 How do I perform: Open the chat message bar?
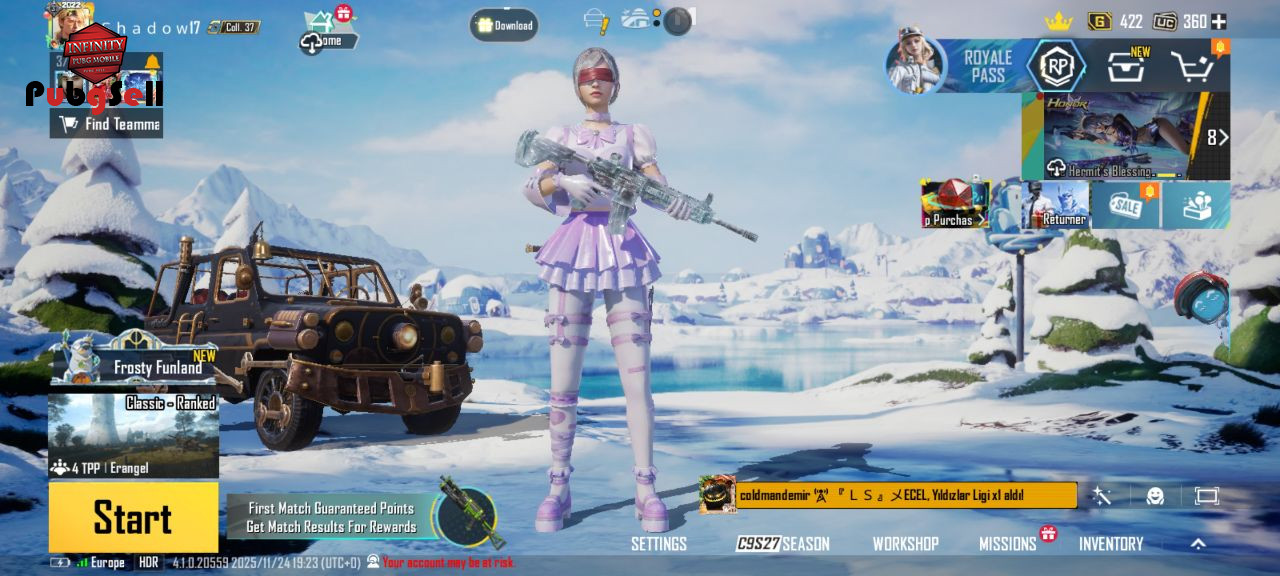pos(905,495)
